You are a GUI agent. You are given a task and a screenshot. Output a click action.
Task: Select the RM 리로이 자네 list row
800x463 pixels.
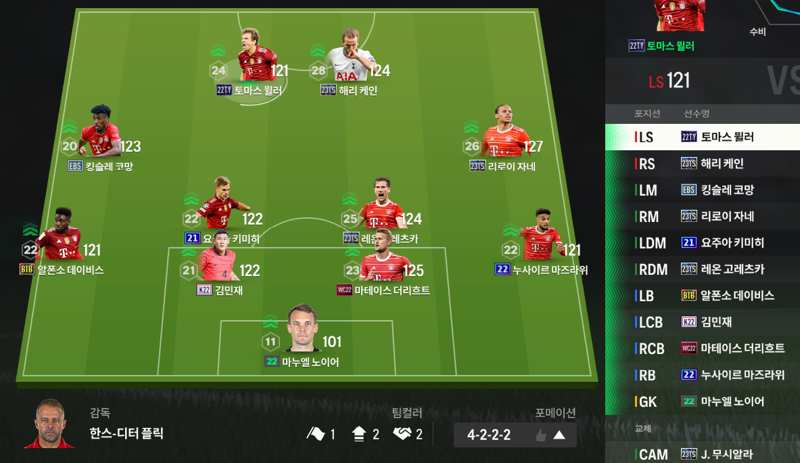702,216
